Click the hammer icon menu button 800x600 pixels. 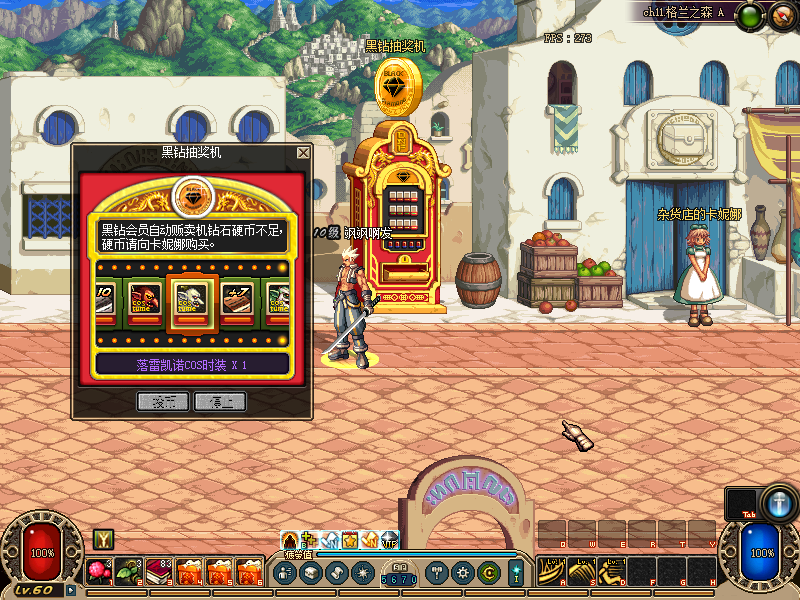pyautogui.click(x=437, y=573)
